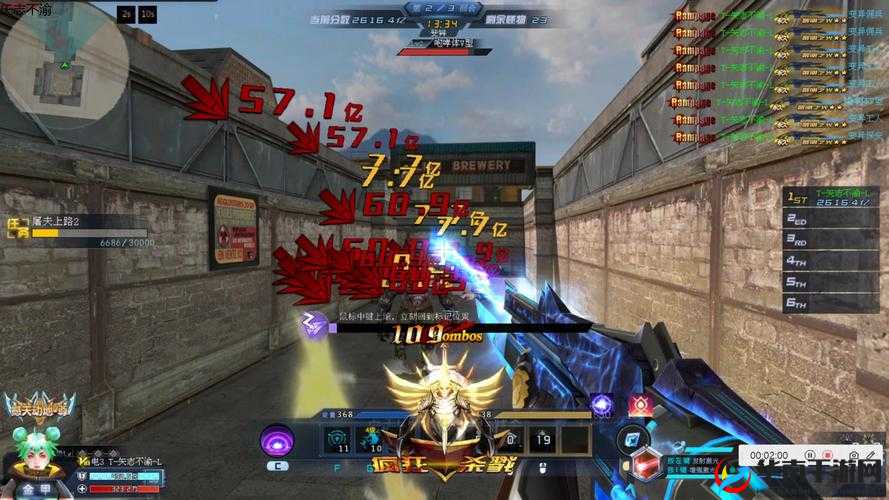Select the 2s timer box
Screen dimensions: 889x500
click(125, 15)
